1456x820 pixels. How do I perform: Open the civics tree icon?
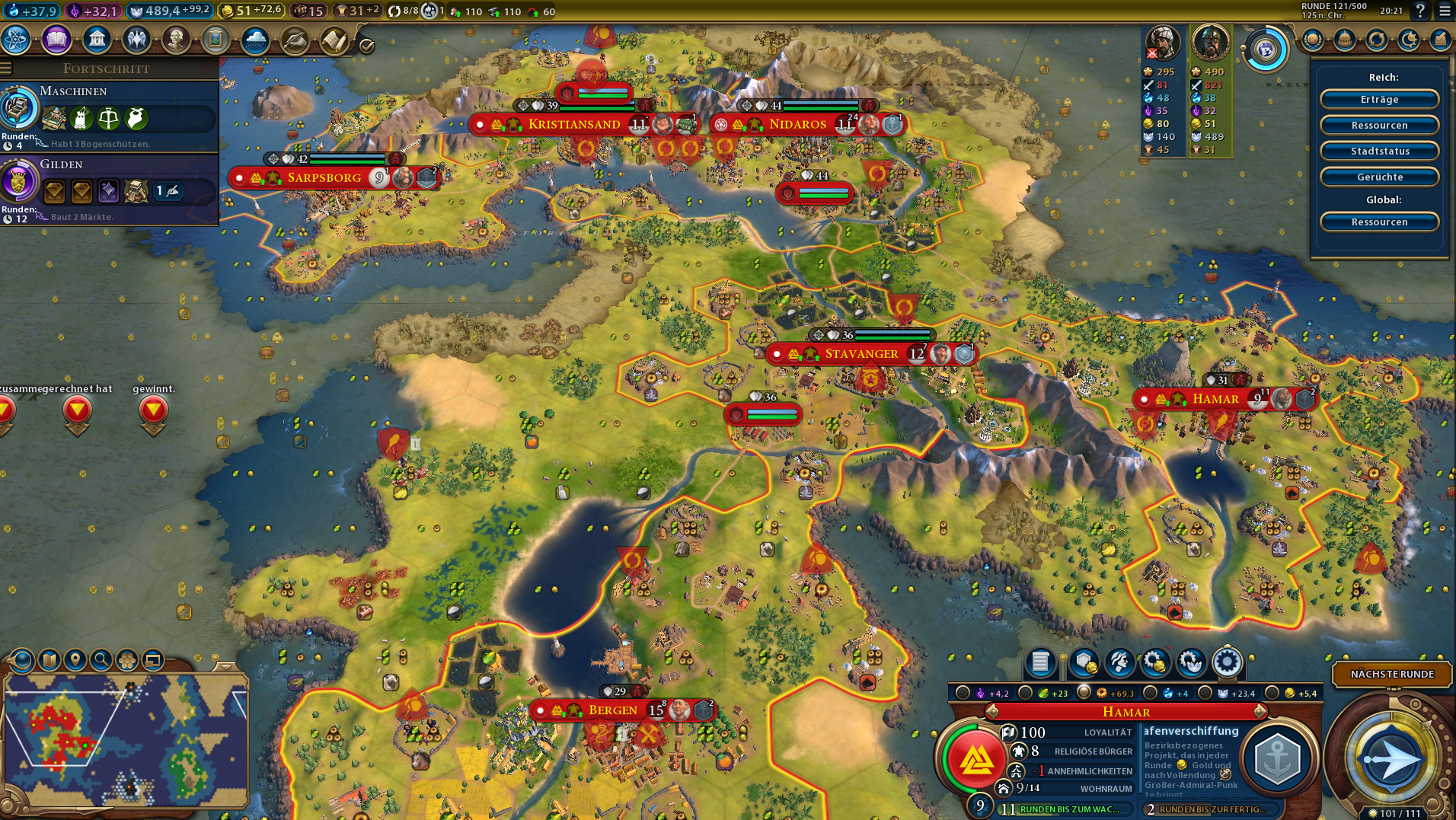pos(56,40)
